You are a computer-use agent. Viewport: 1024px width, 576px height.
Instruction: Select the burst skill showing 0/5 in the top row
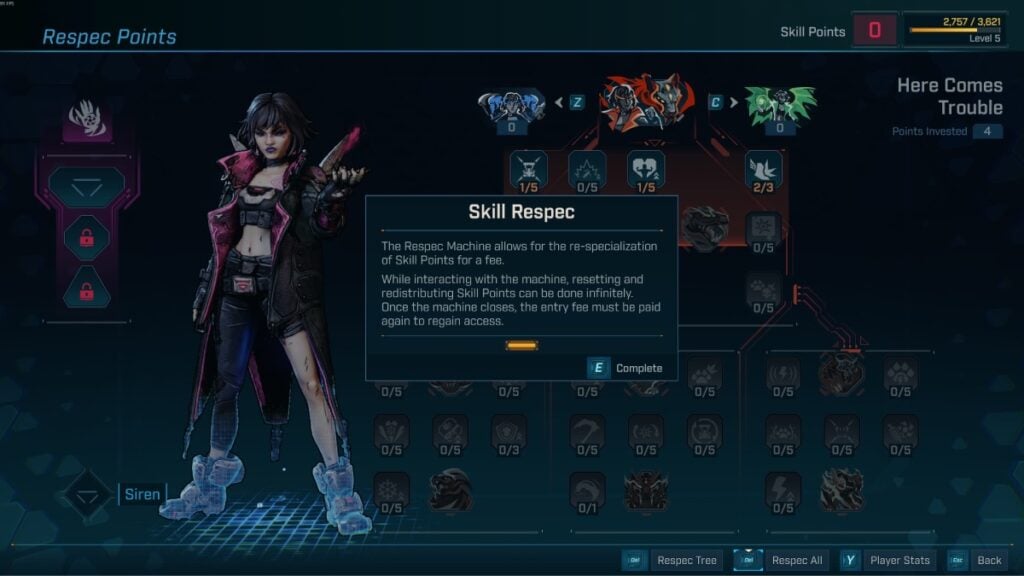click(x=587, y=171)
